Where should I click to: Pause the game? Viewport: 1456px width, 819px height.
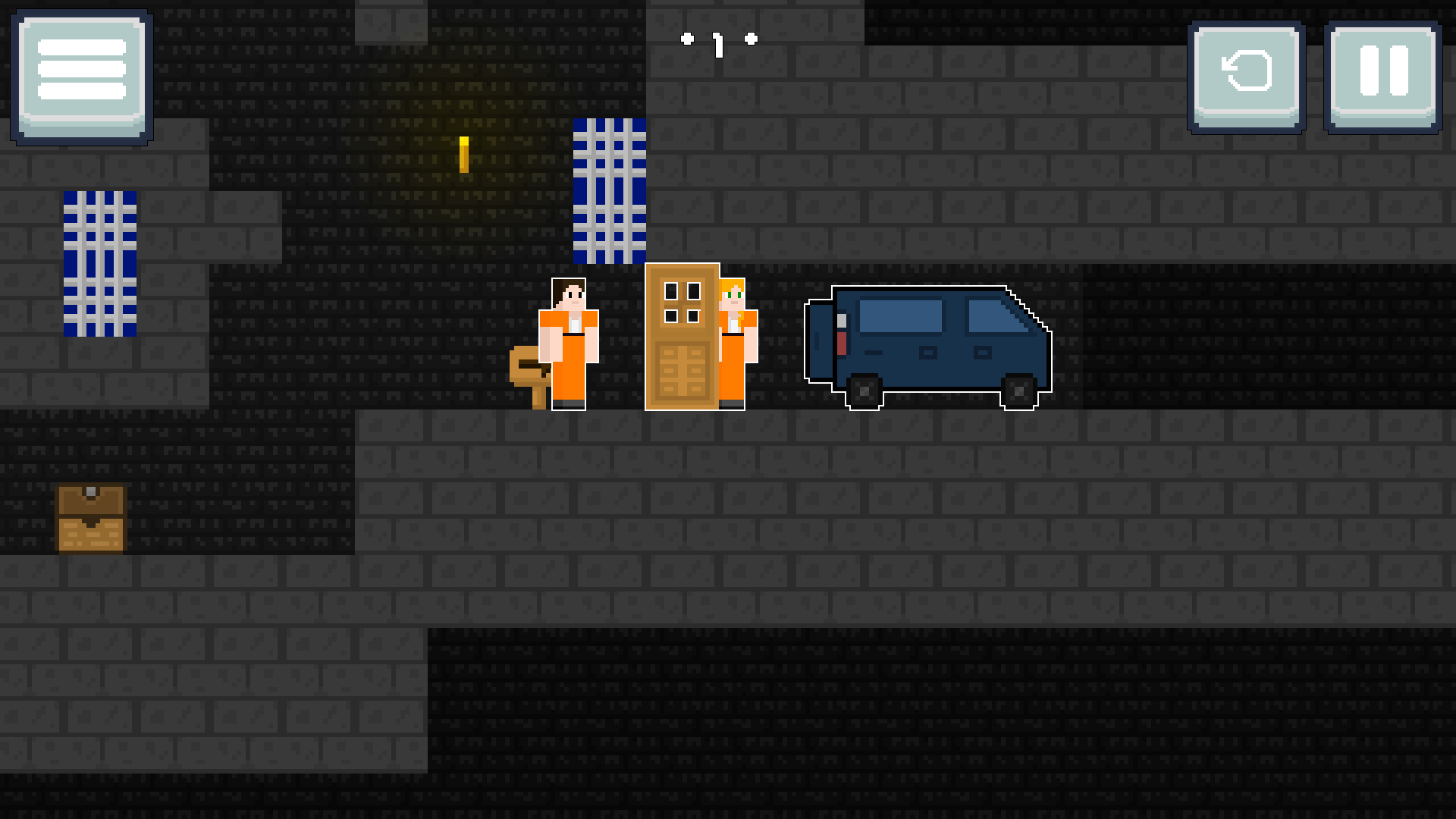1382,74
